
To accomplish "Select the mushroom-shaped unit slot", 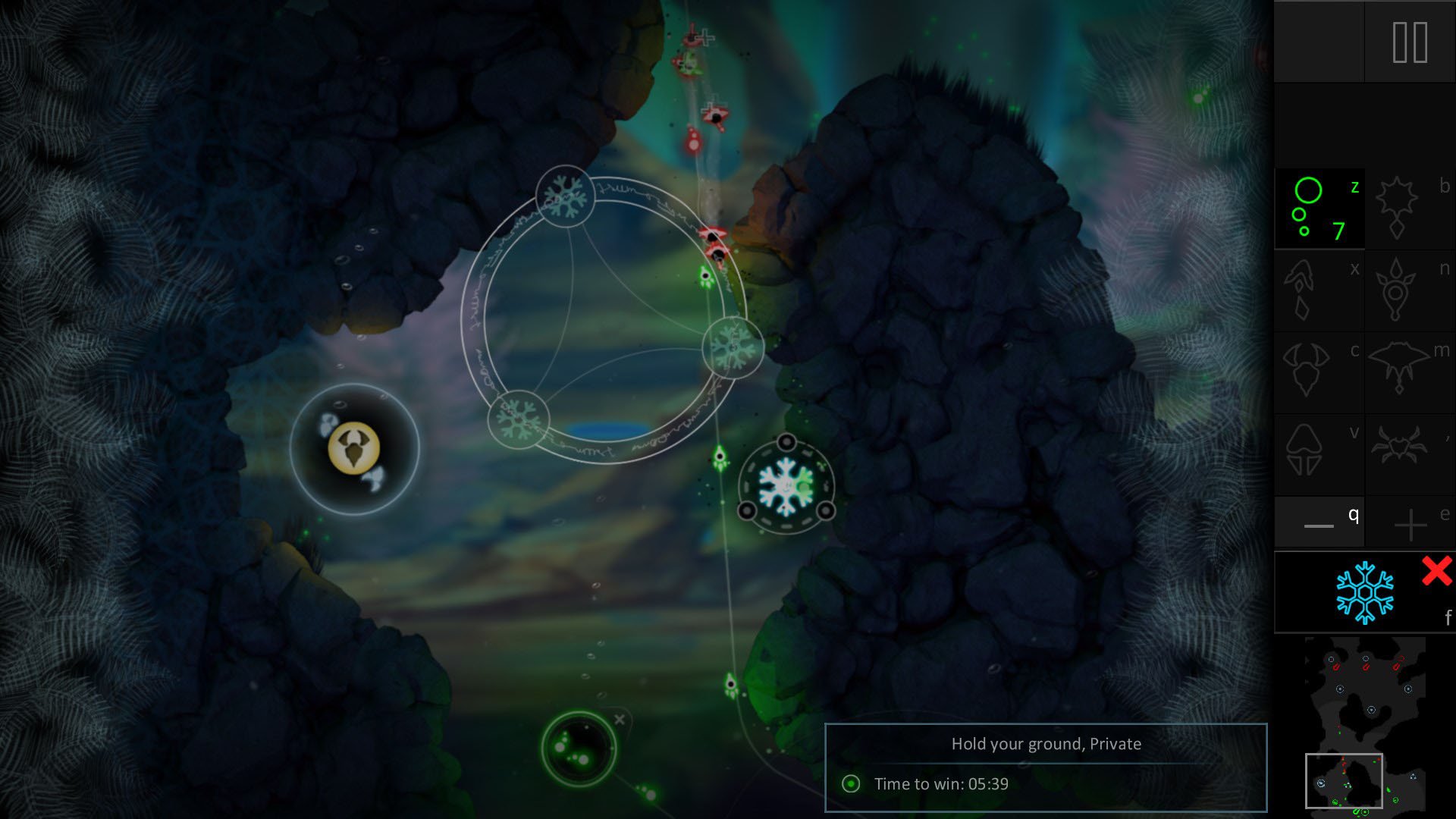I will point(1304,450).
